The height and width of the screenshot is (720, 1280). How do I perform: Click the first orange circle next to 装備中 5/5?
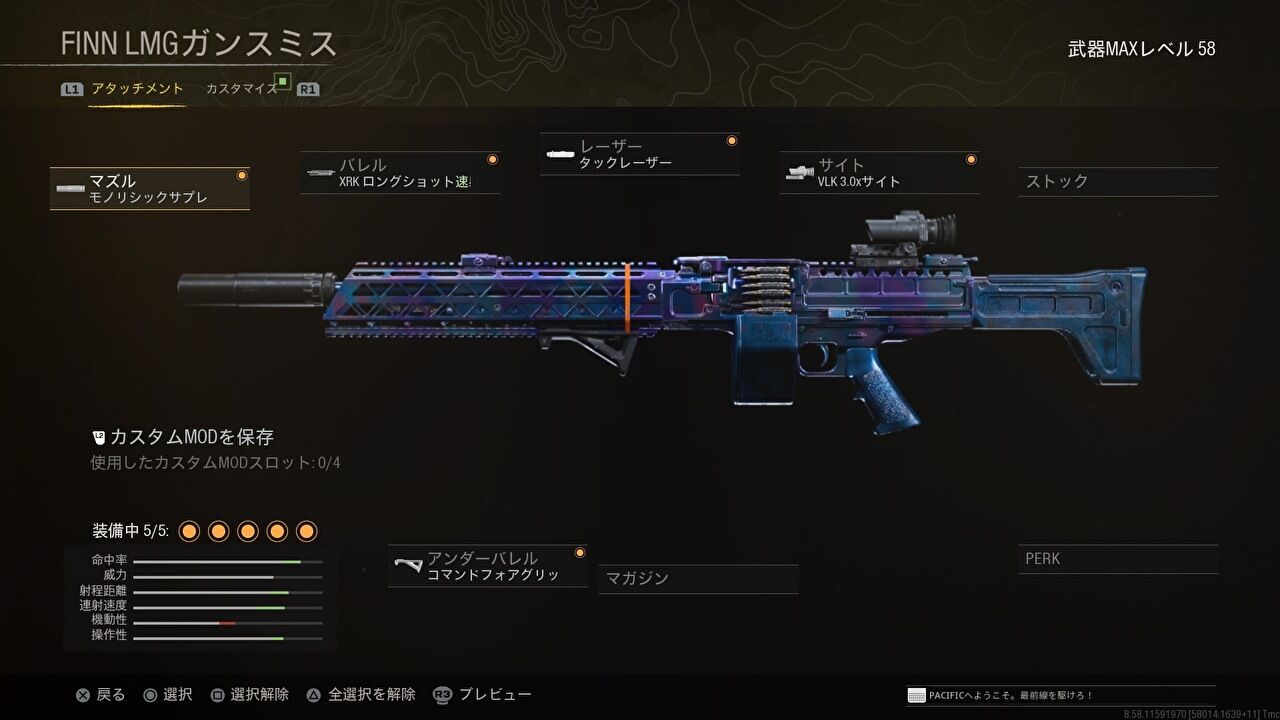[187, 531]
